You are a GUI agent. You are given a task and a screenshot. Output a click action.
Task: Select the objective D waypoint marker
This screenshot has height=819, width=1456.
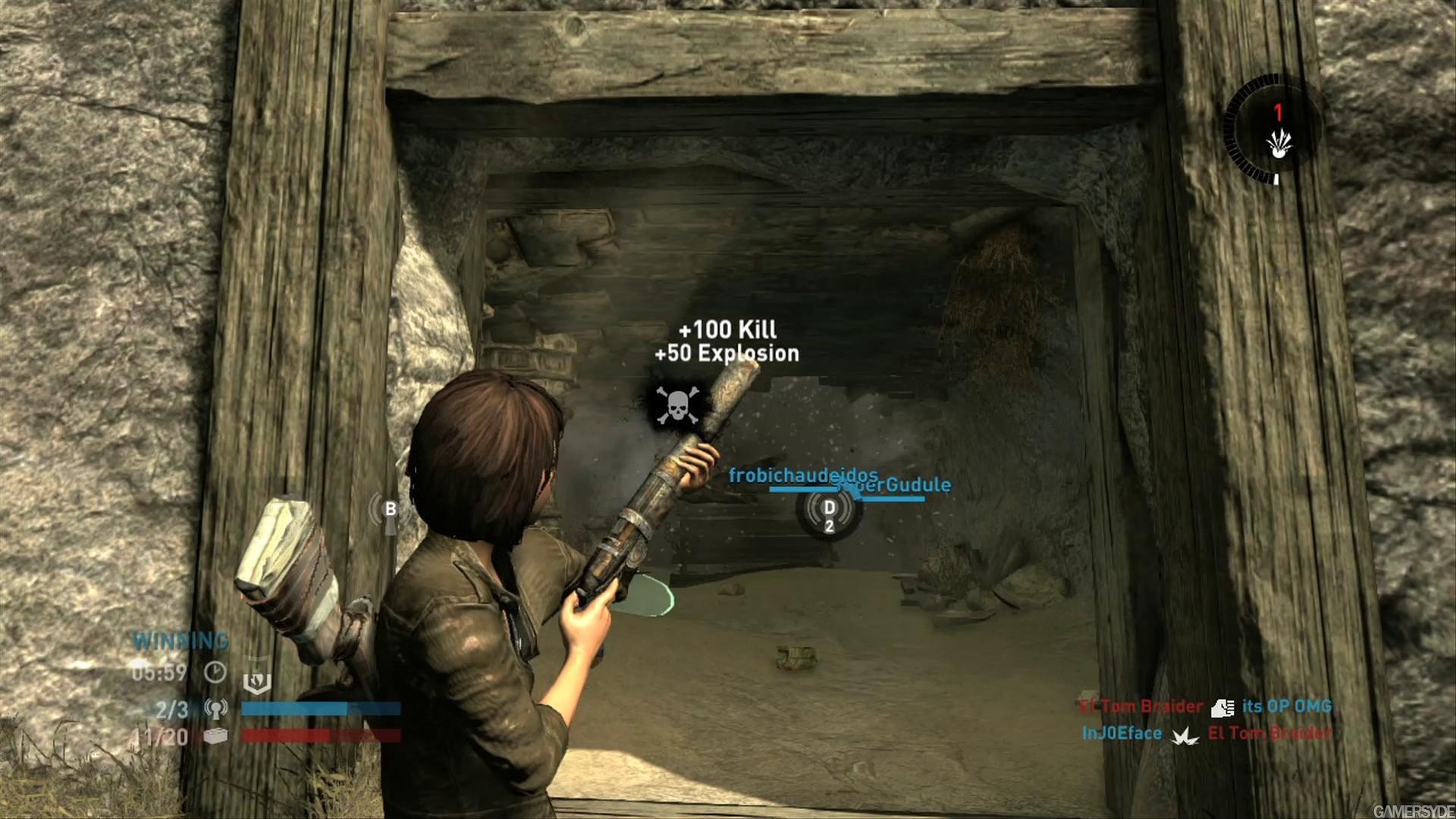(829, 508)
